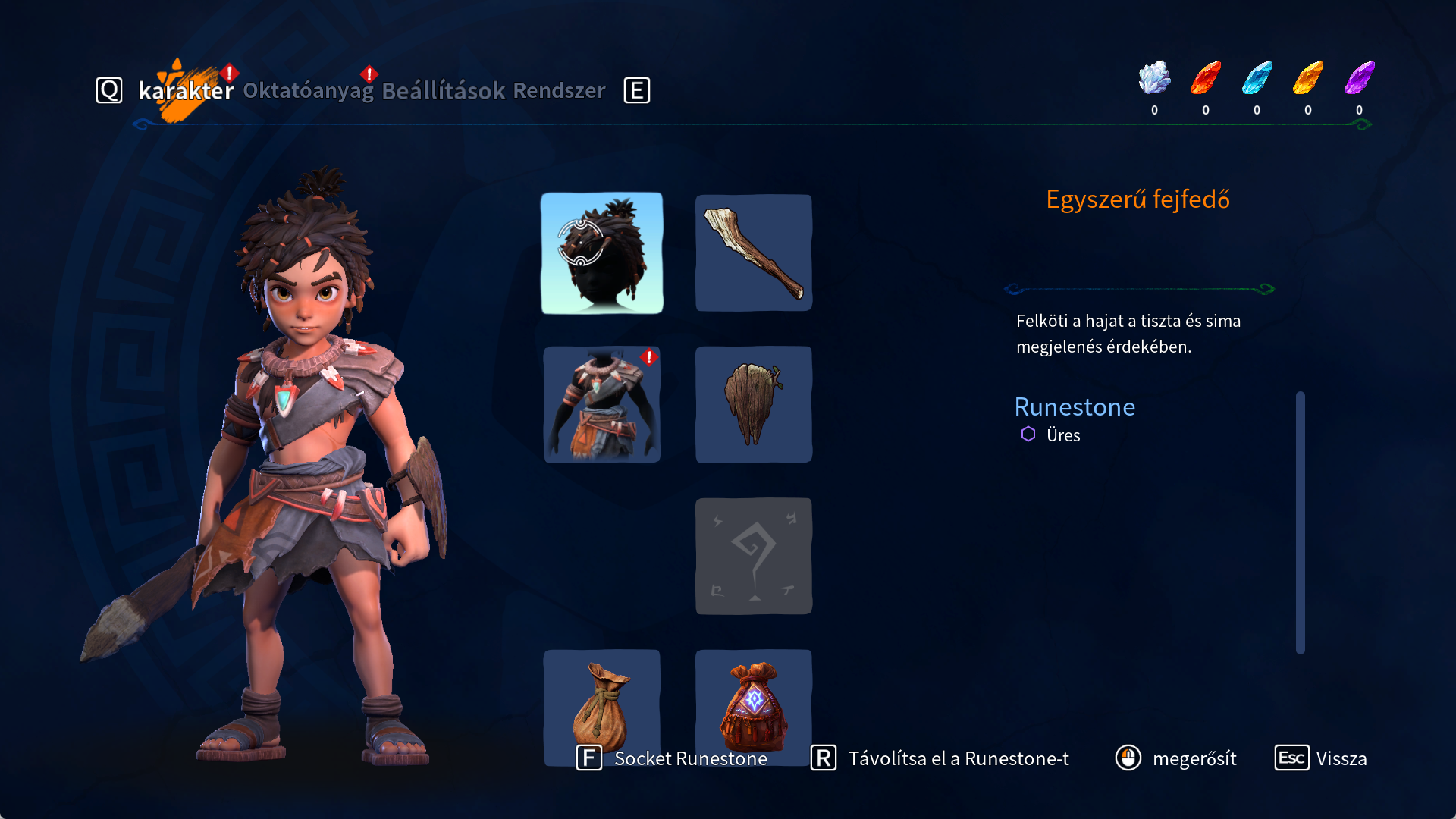Select the Rendszer tab
The image size is (1456, 819).
[x=559, y=91]
